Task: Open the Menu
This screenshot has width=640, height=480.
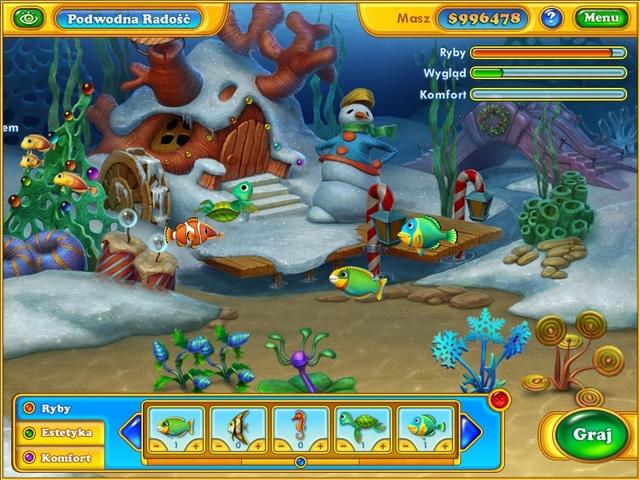Action: (x=601, y=18)
